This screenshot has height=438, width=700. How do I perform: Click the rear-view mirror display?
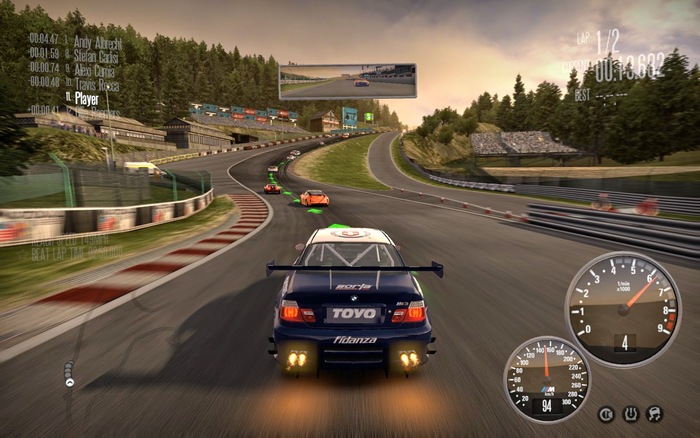tap(348, 81)
